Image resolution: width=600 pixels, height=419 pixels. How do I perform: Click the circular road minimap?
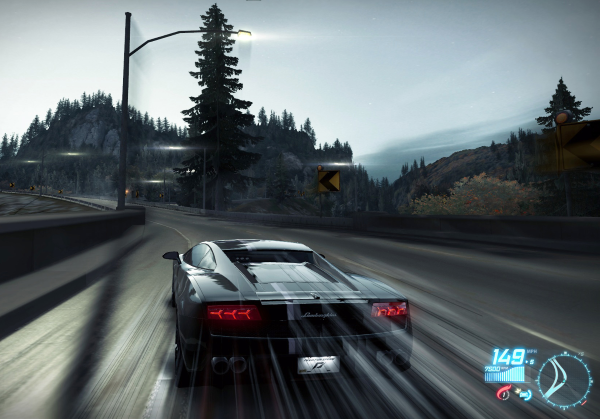[564, 380]
